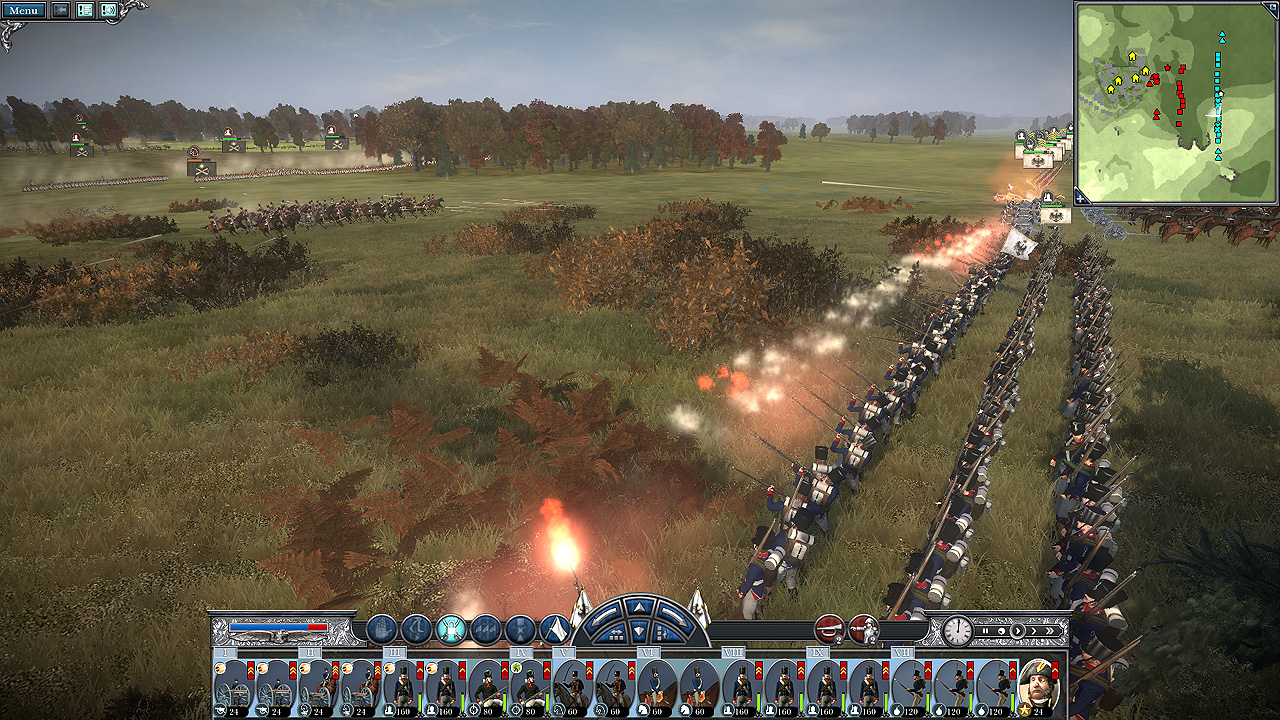Pause the battle with the pause control
Image resolution: width=1280 pixels, height=720 pixels.
pyautogui.click(x=985, y=631)
